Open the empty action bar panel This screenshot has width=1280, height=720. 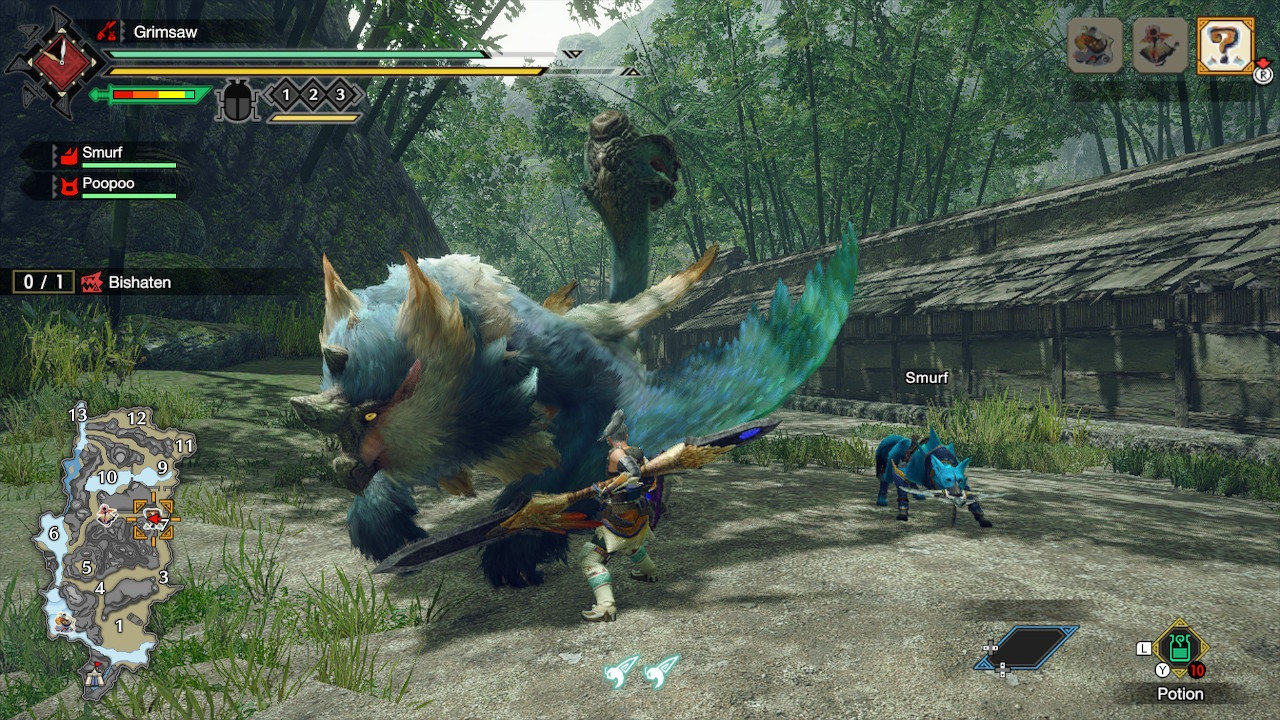1028,648
